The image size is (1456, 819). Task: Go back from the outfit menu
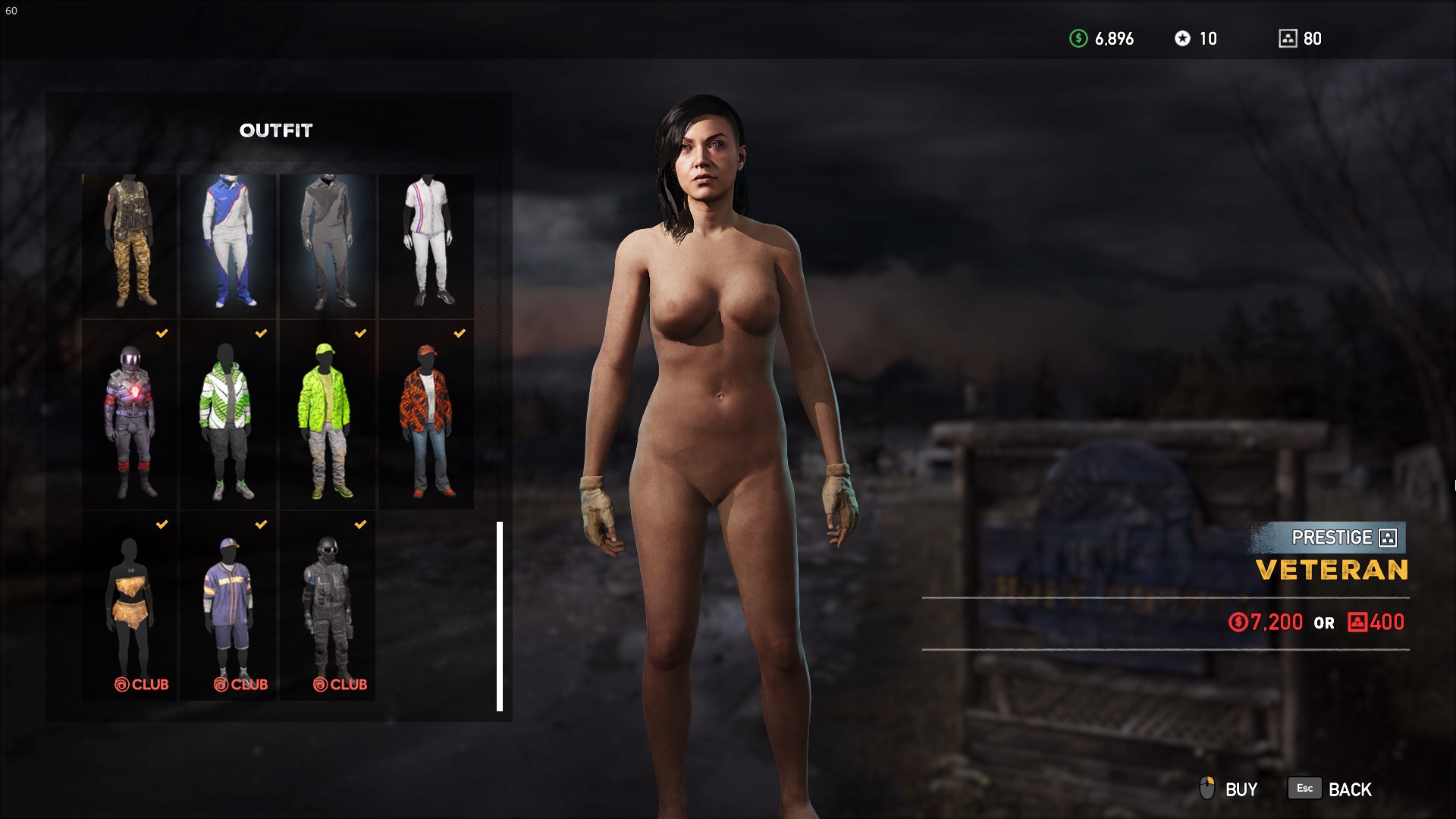(1331, 789)
